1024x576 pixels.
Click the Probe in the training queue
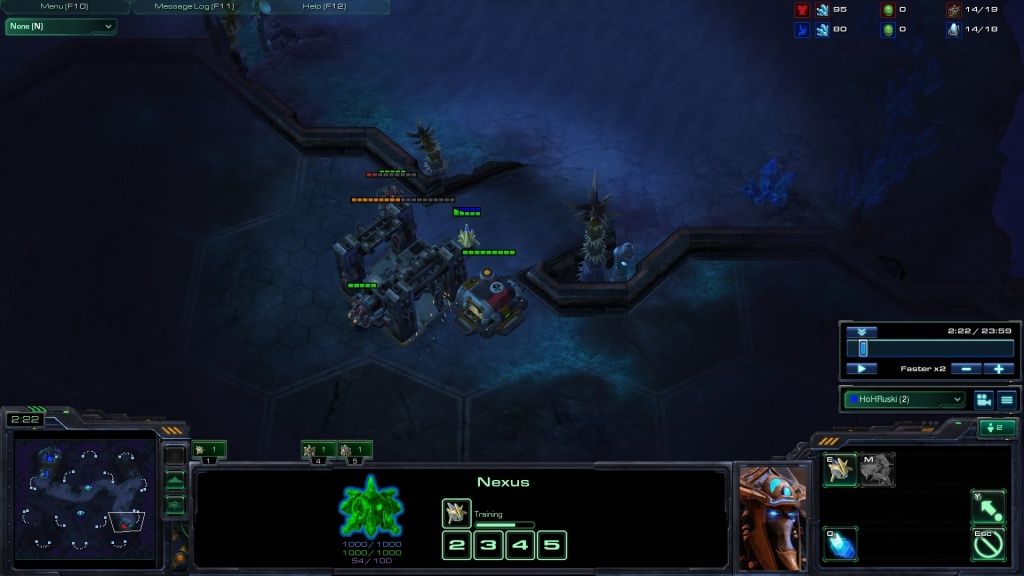[x=456, y=513]
